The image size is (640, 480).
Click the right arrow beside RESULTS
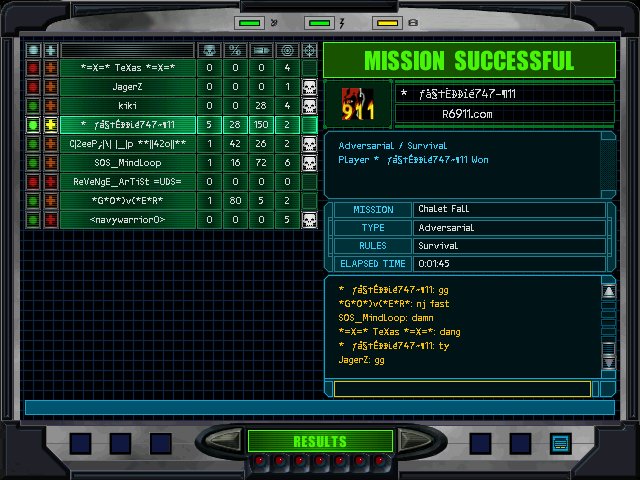(x=408, y=441)
